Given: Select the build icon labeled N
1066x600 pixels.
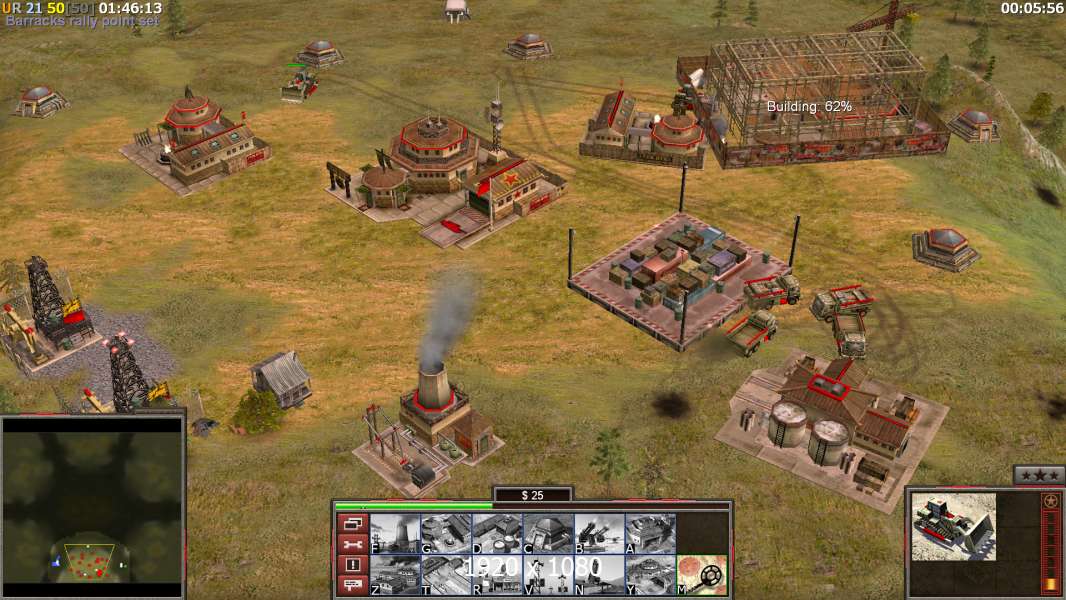Looking at the screenshot, I should point(599,575).
